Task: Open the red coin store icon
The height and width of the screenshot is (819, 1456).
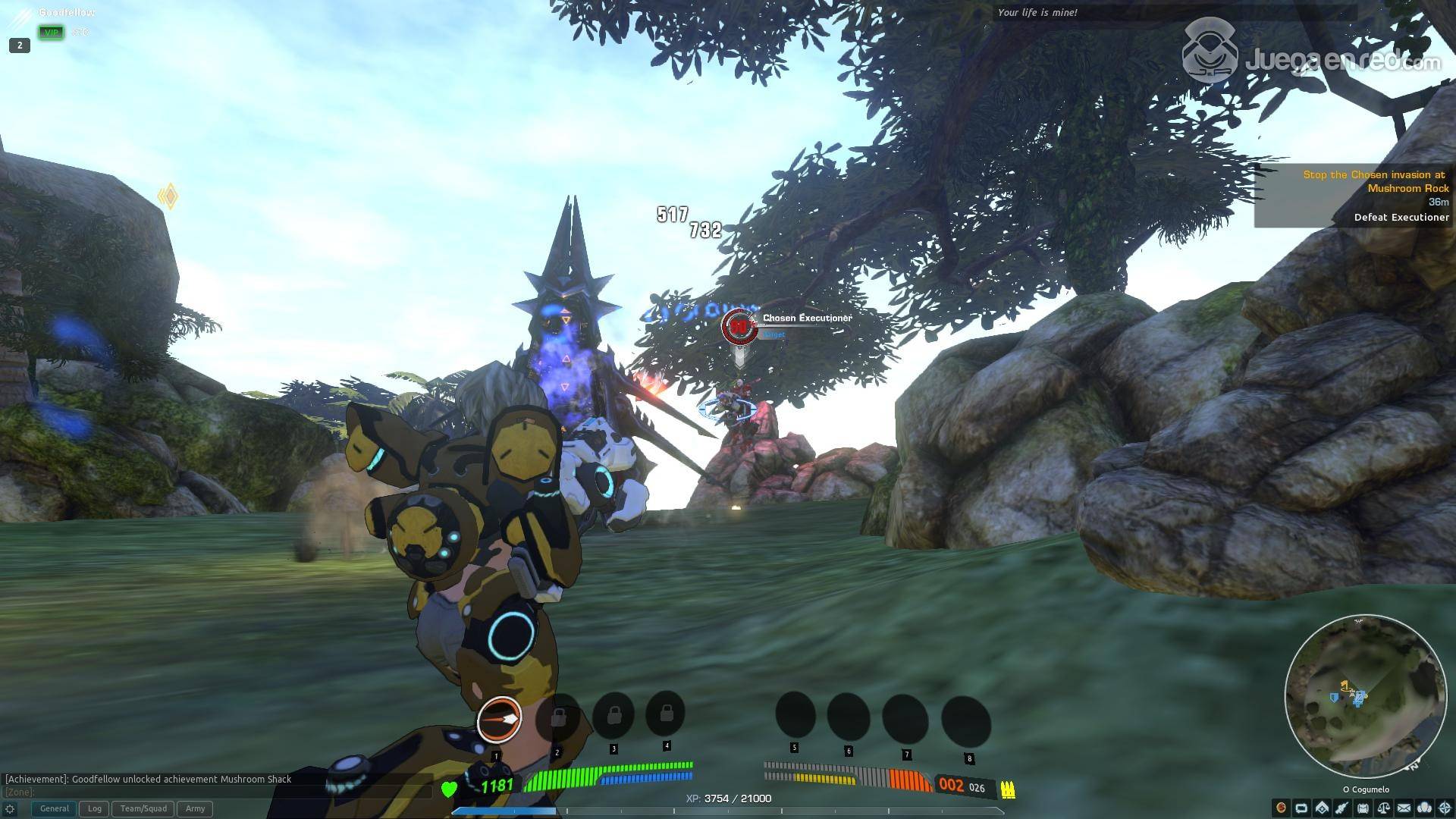Action: (x=1282, y=808)
